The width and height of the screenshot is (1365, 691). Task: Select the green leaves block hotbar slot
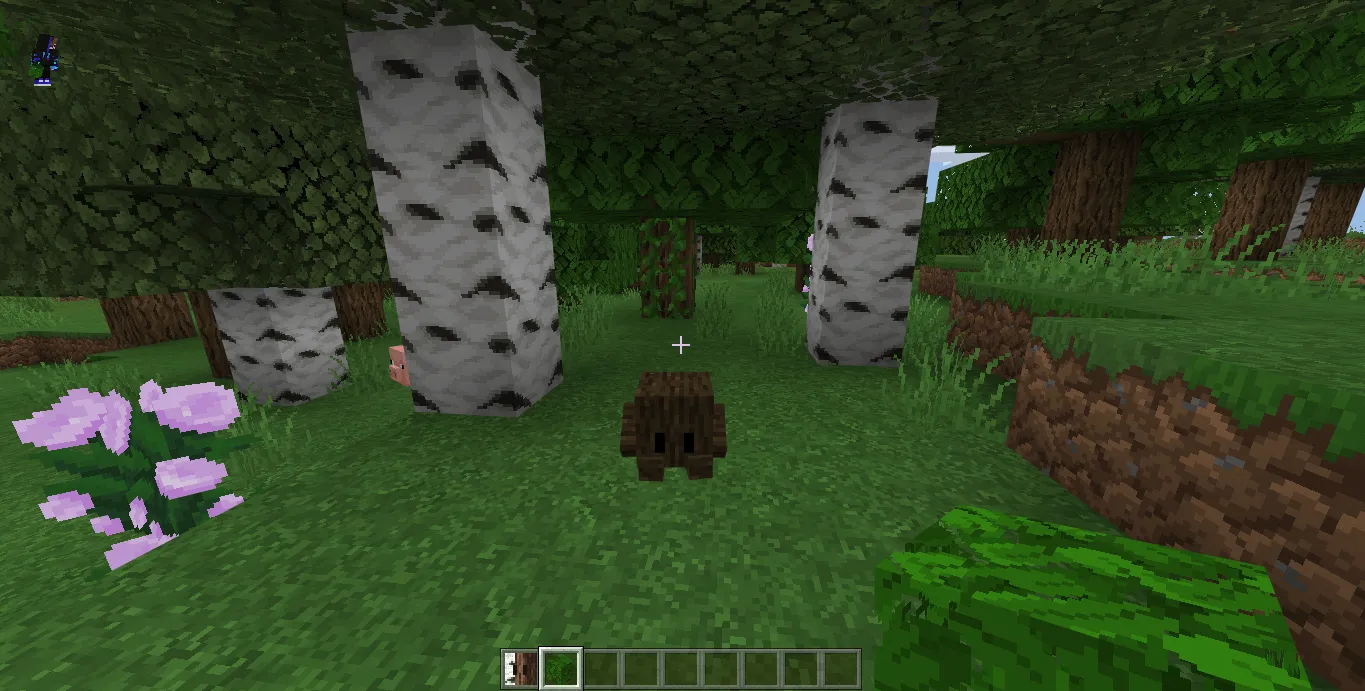[560, 668]
